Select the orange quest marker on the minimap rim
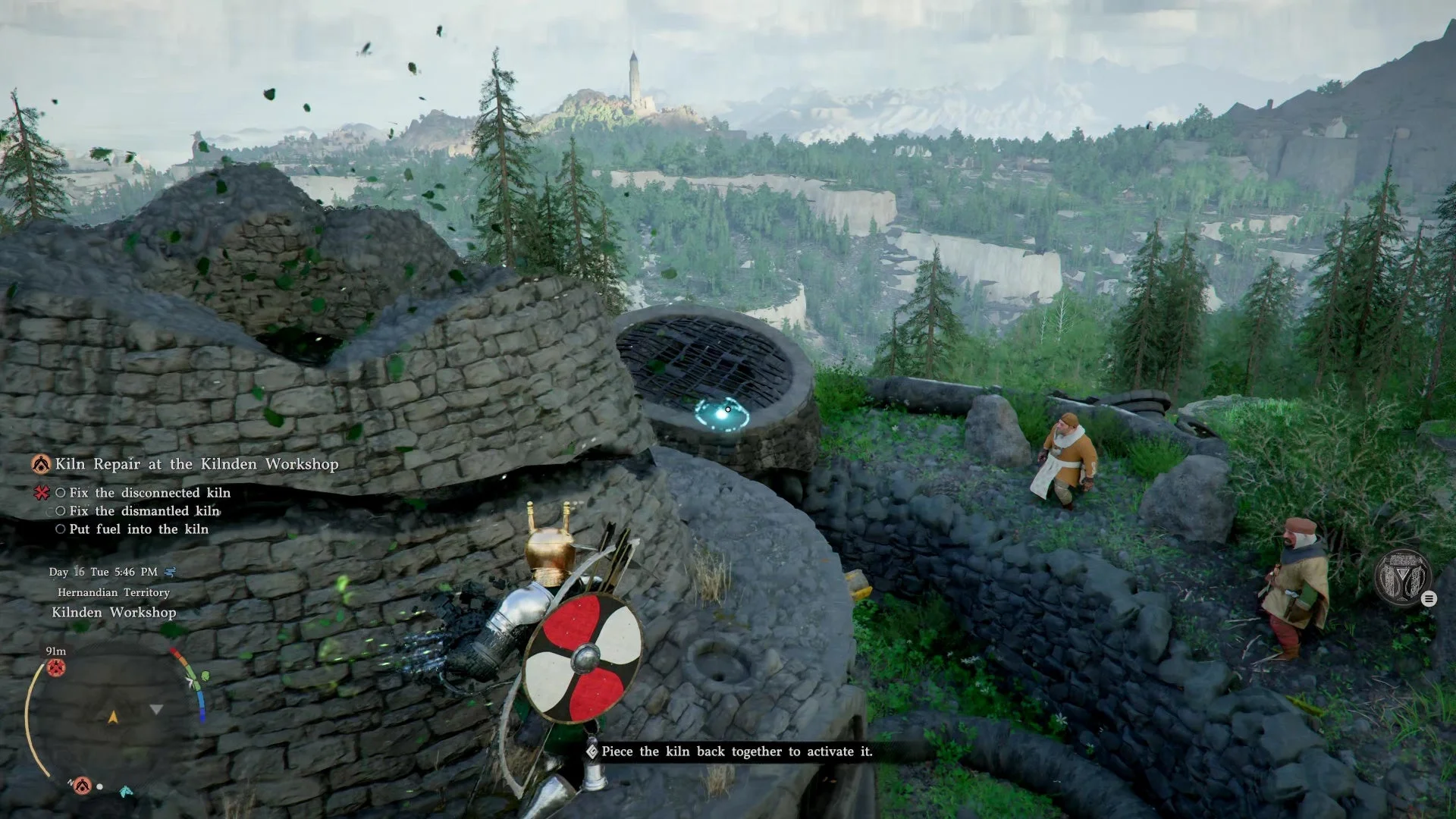The height and width of the screenshot is (819, 1456). pos(82,785)
